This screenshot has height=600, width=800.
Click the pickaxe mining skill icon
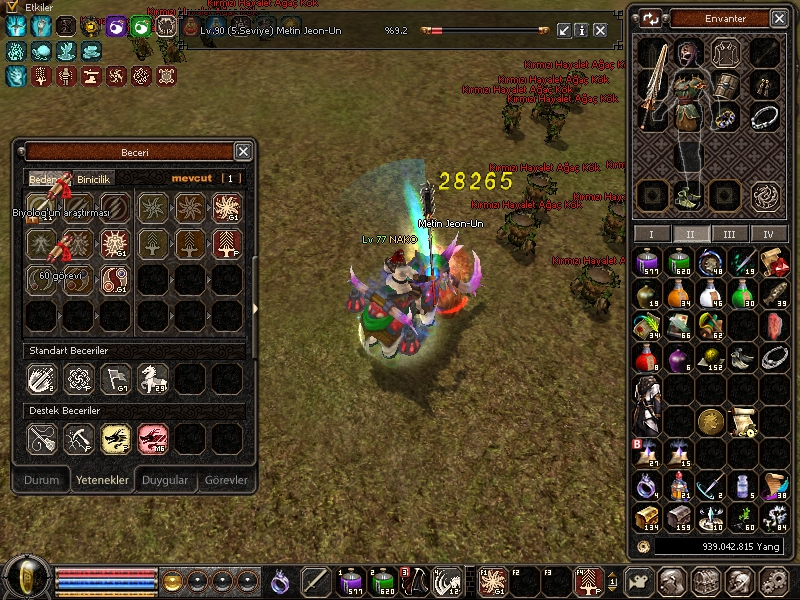click(78, 437)
